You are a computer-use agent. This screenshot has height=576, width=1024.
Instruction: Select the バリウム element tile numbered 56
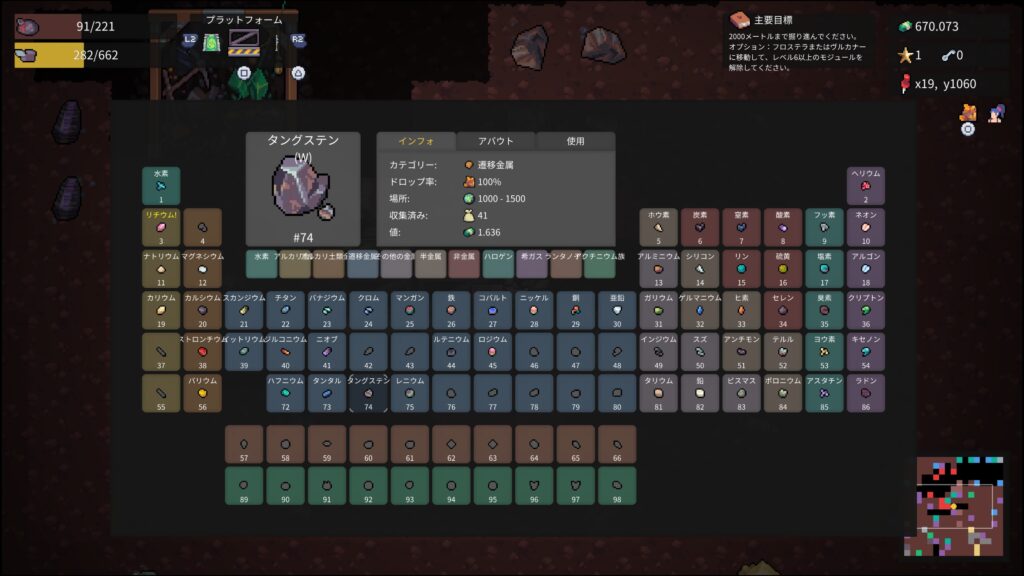click(x=202, y=394)
